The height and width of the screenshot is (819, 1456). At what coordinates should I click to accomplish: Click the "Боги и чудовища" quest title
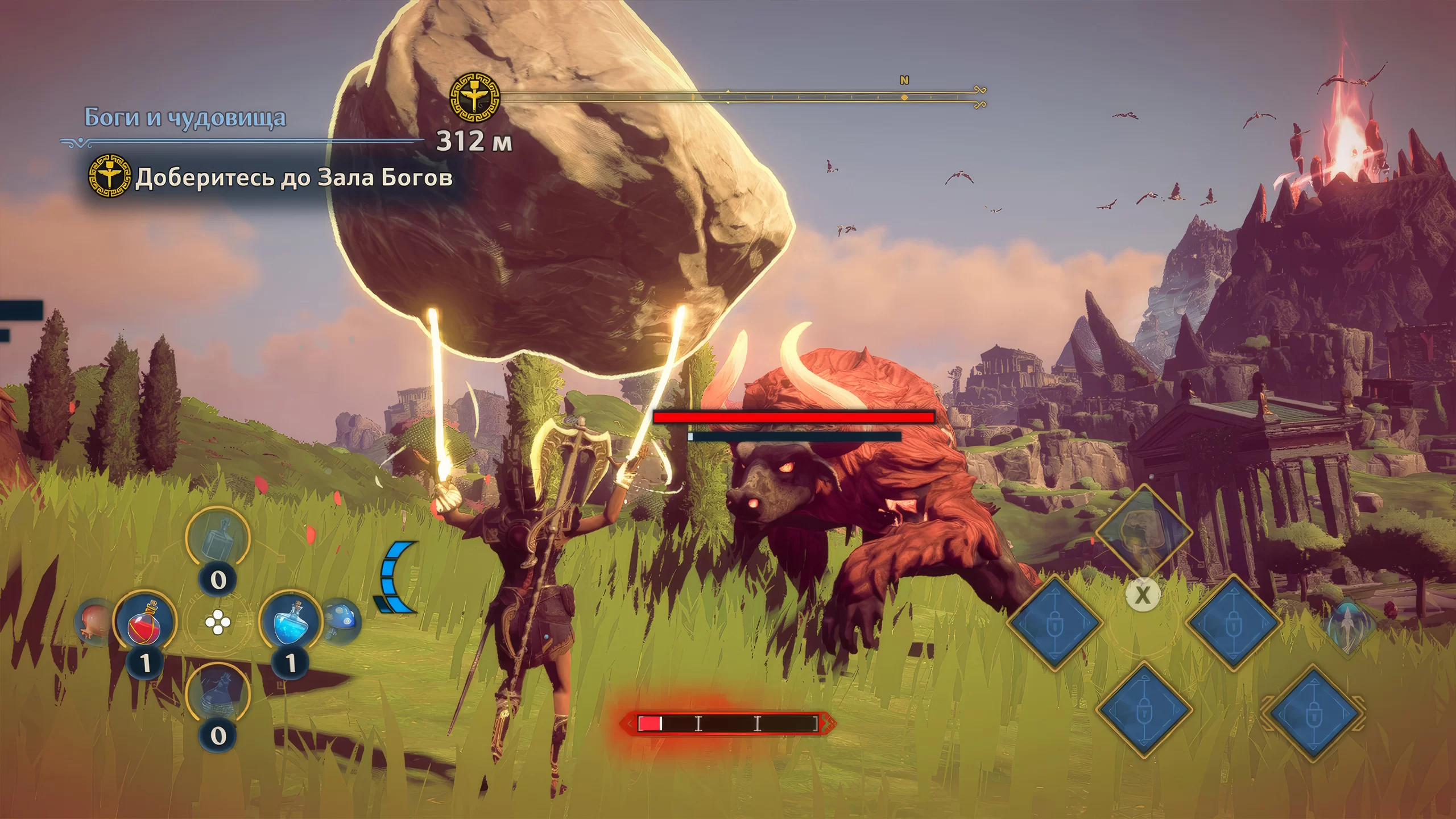(x=185, y=118)
